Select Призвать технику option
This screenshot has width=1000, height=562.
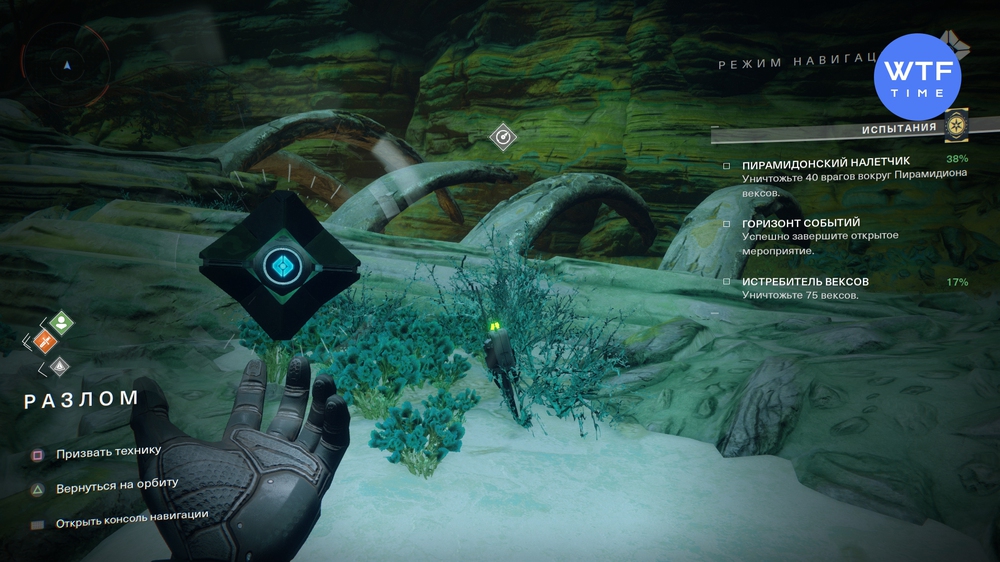click(x=108, y=452)
